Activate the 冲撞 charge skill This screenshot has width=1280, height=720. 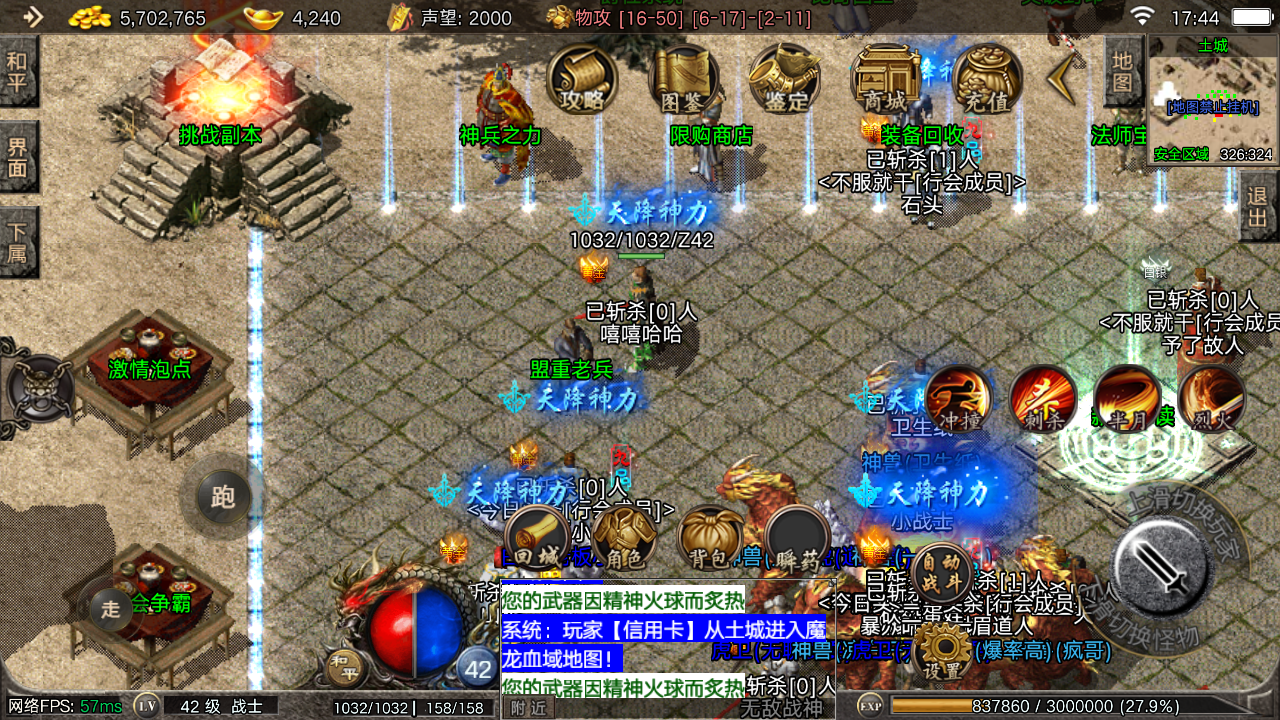[x=958, y=398]
